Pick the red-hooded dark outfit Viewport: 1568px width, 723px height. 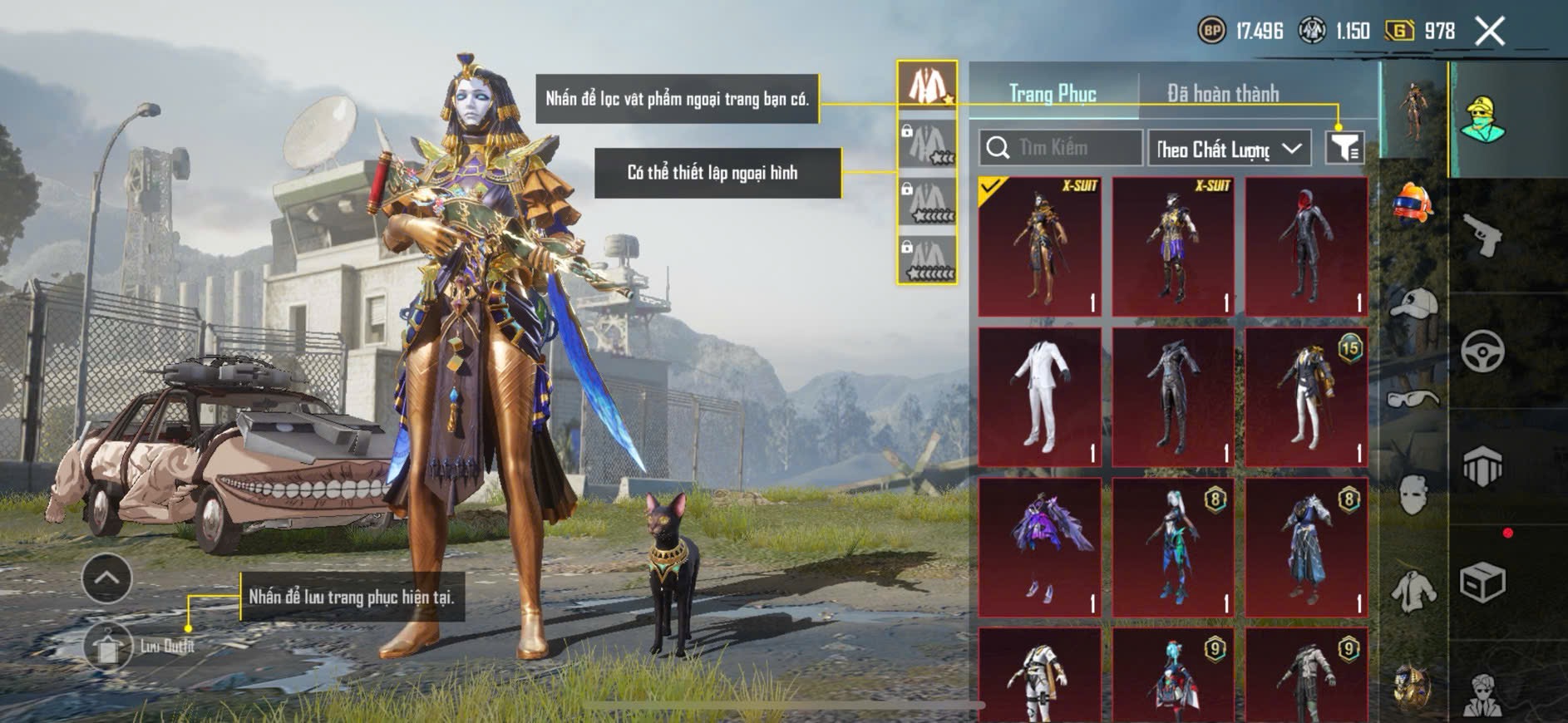point(1306,247)
